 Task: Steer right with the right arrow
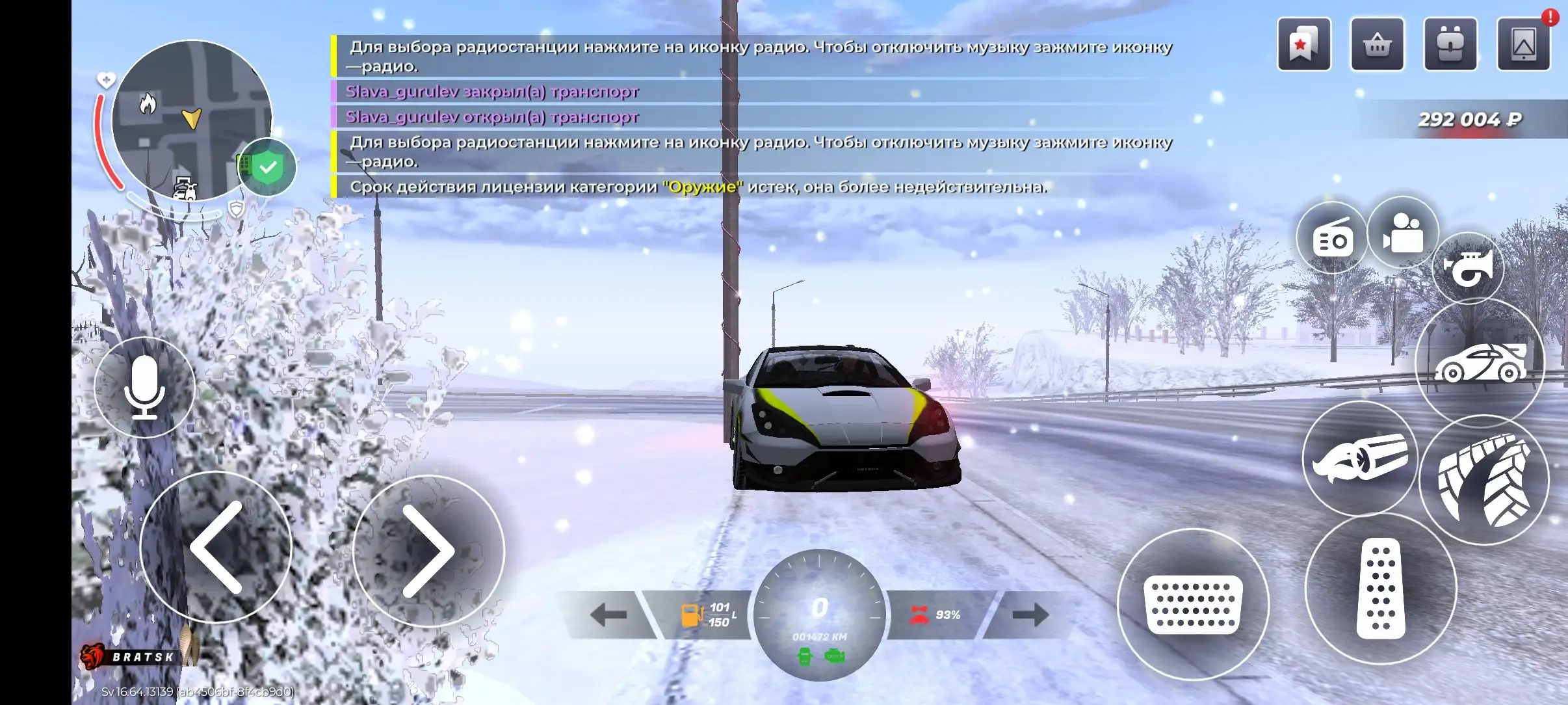pos(428,551)
